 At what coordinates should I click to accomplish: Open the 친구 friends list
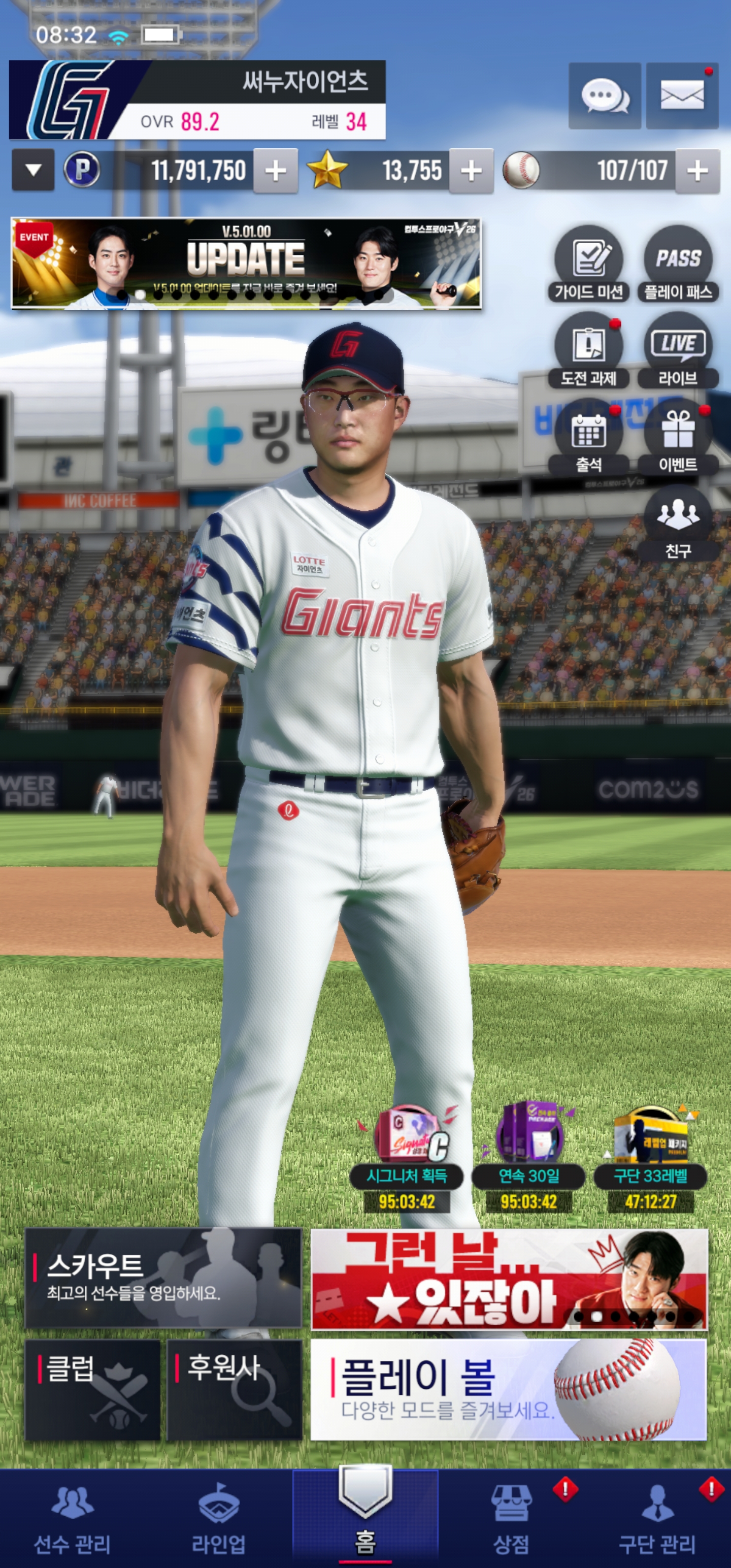(678, 524)
